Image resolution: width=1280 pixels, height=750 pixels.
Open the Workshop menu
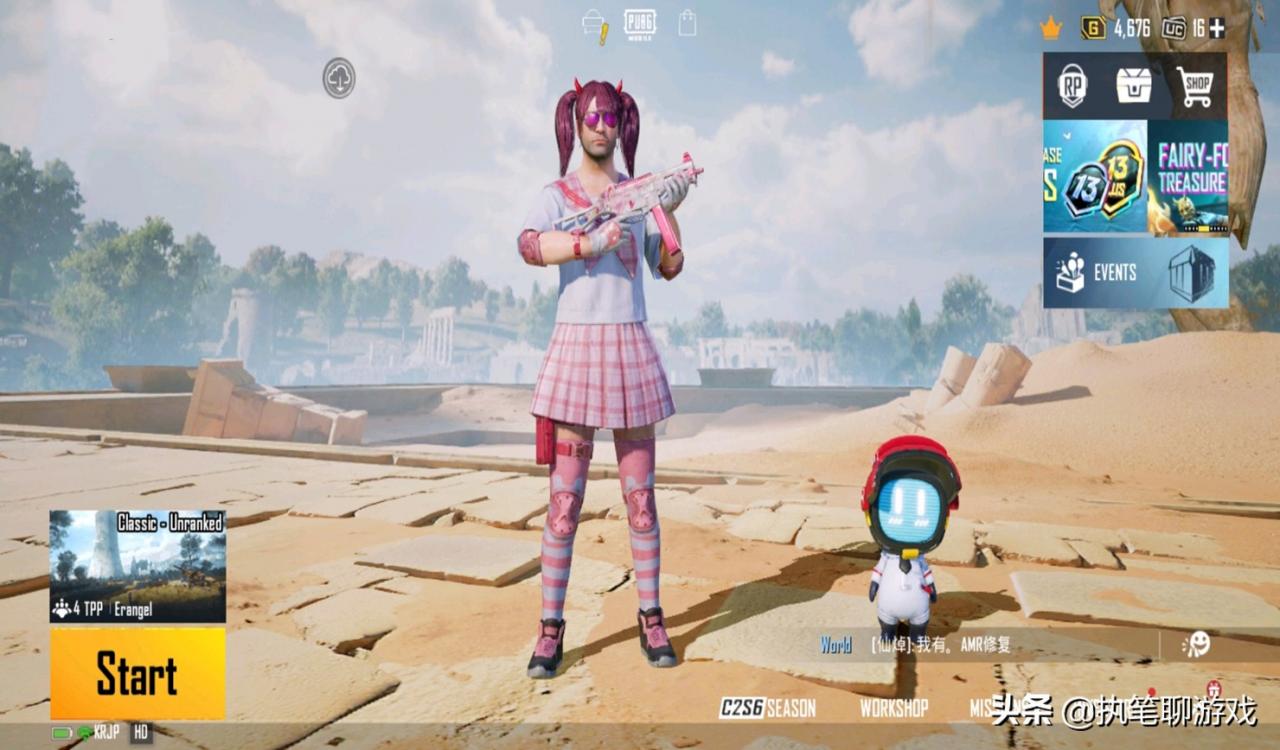pos(893,708)
